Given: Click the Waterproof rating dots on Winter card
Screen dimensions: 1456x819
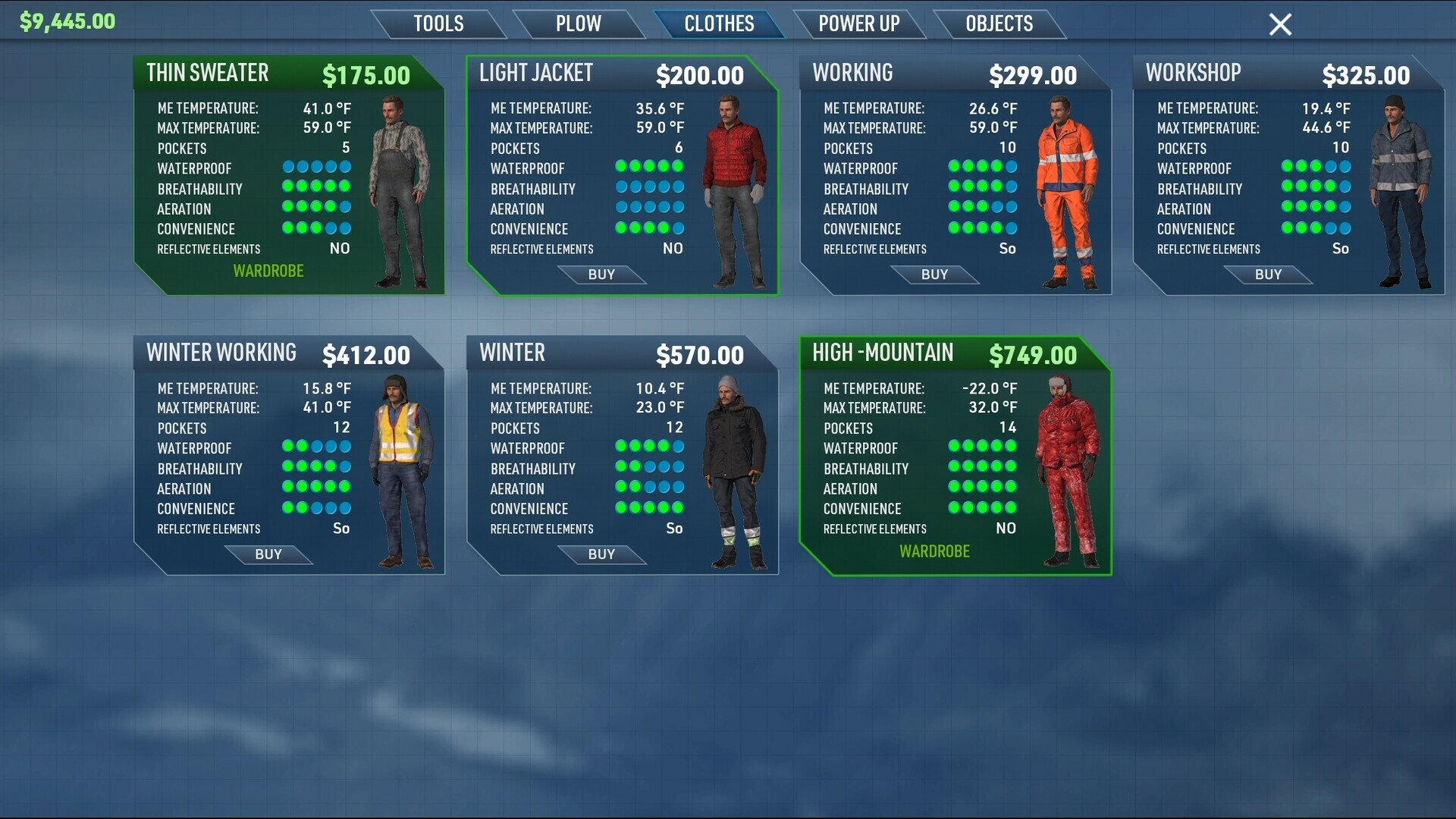Looking at the screenshot, I should (x=648, y=447).
